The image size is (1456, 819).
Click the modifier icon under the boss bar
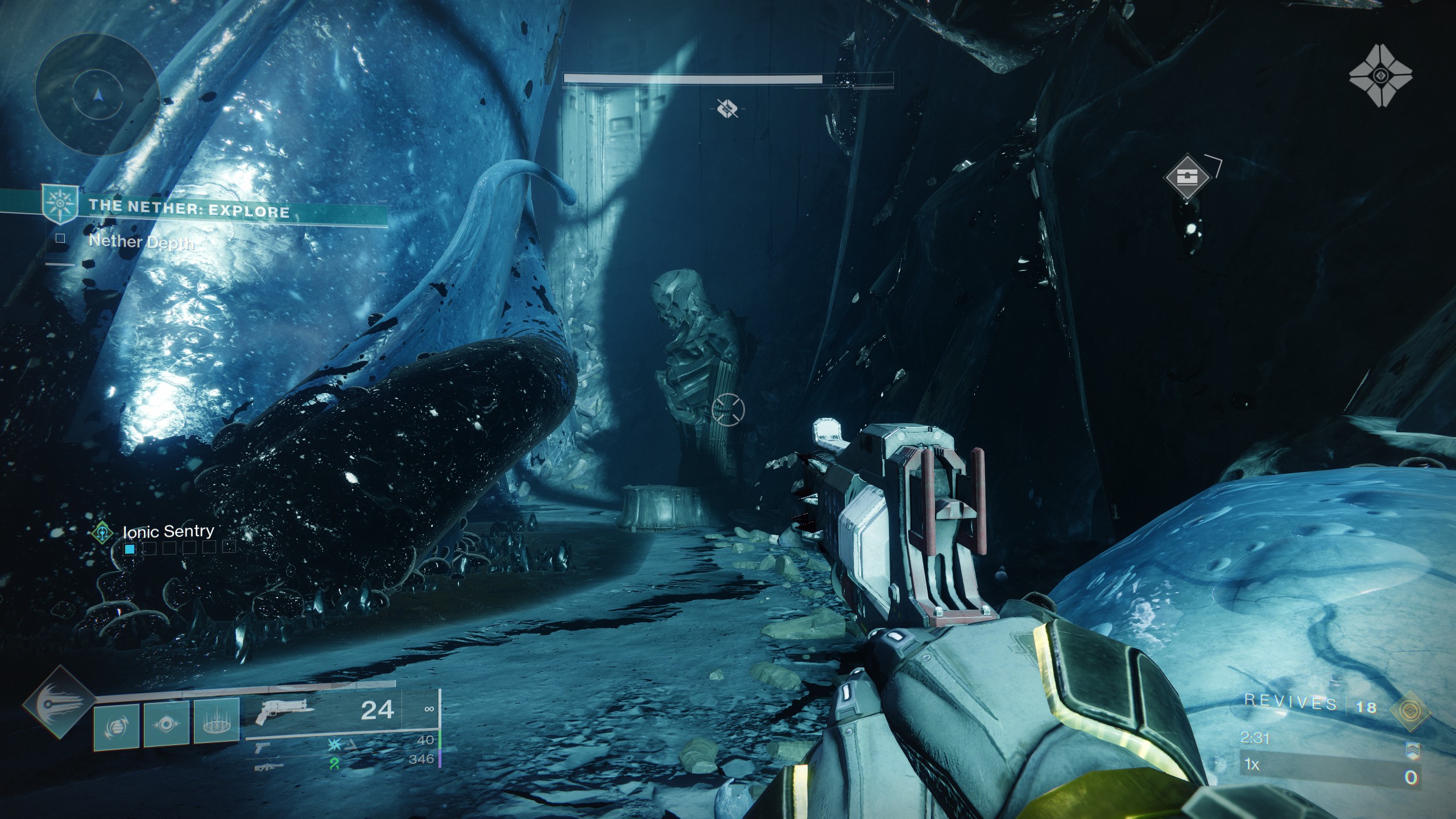coord(727,107)
